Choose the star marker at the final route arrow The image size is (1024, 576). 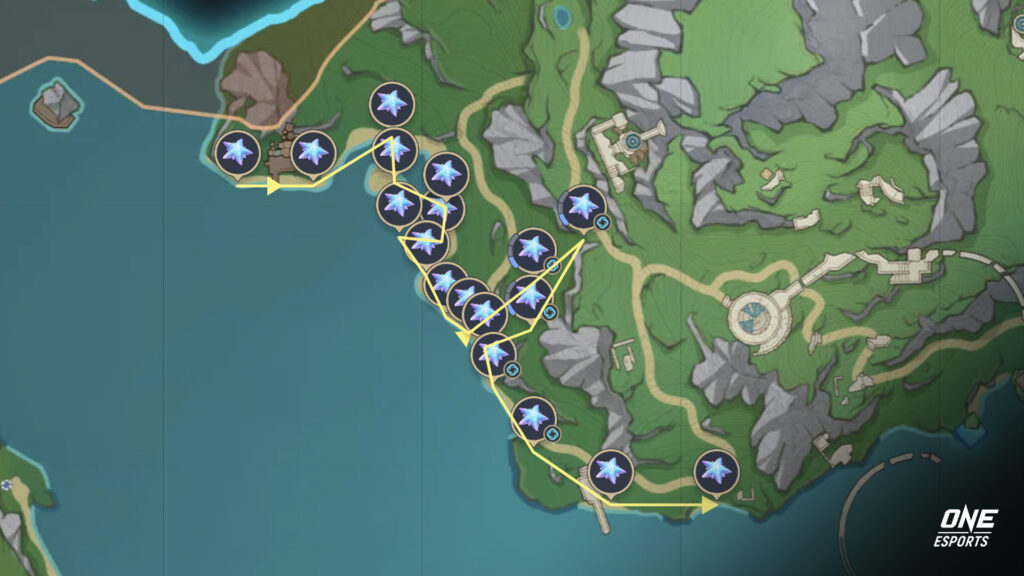[x=715, y=471]
